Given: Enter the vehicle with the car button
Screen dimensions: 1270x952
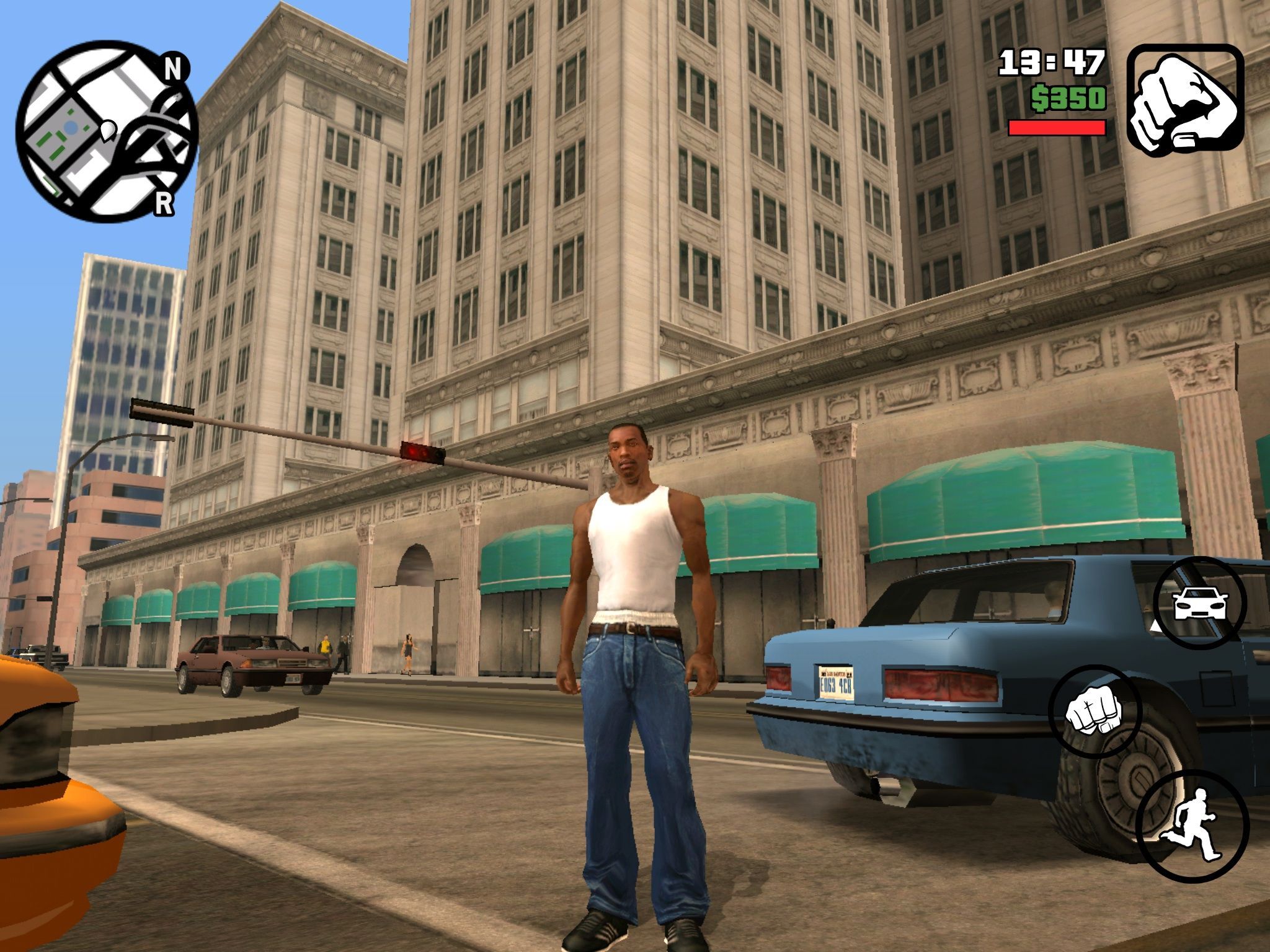Looking at the screenshot, I should [x=1200, y=602].
